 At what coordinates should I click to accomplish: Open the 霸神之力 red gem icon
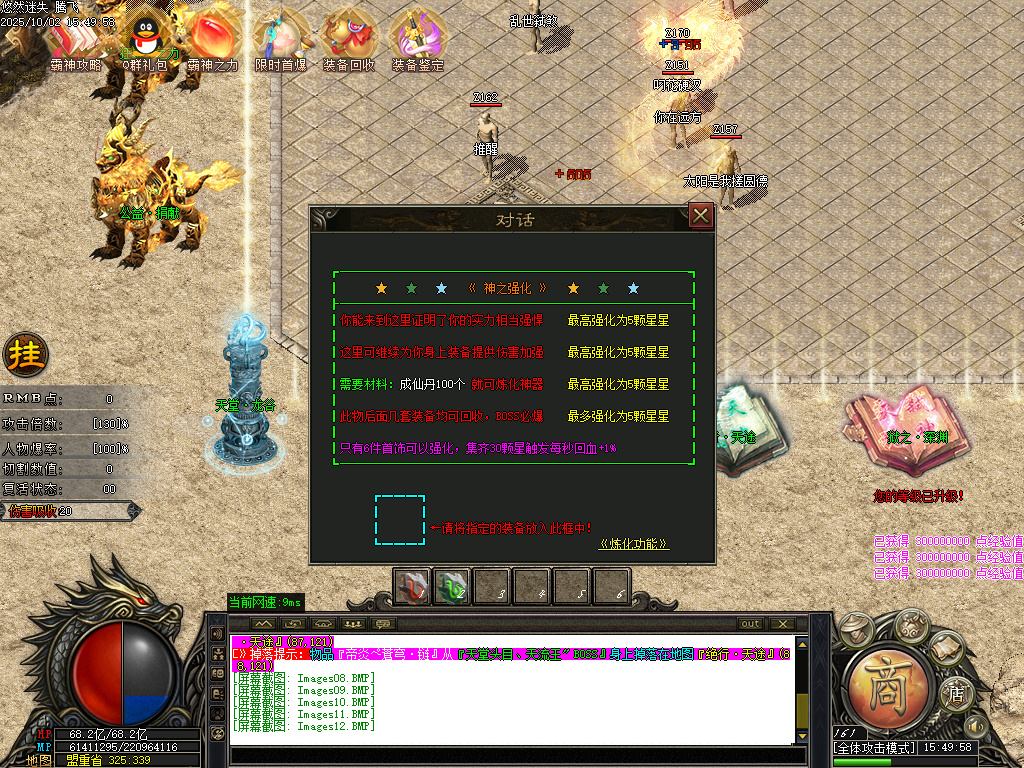click(212, 43)
